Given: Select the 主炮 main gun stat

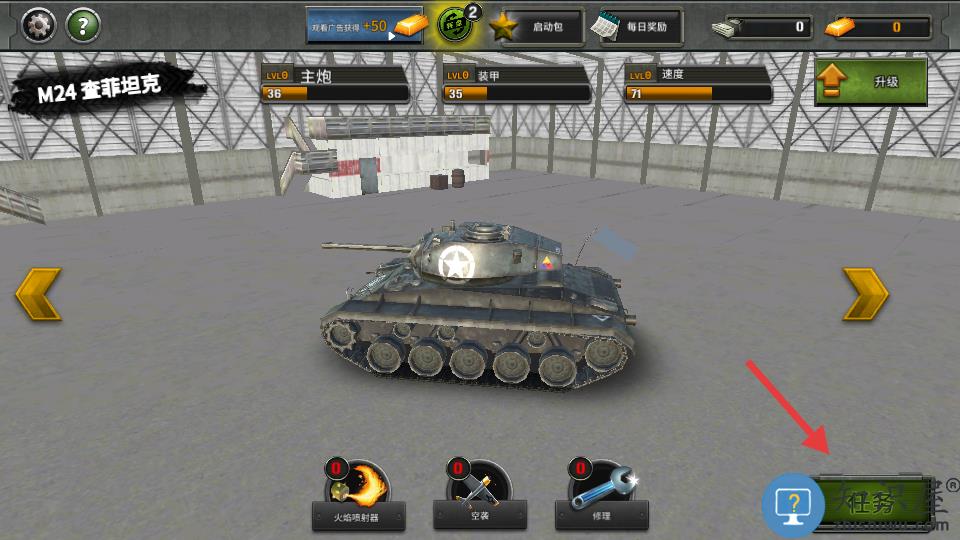Looking at the screenshot, I should [x=334, y=84].
